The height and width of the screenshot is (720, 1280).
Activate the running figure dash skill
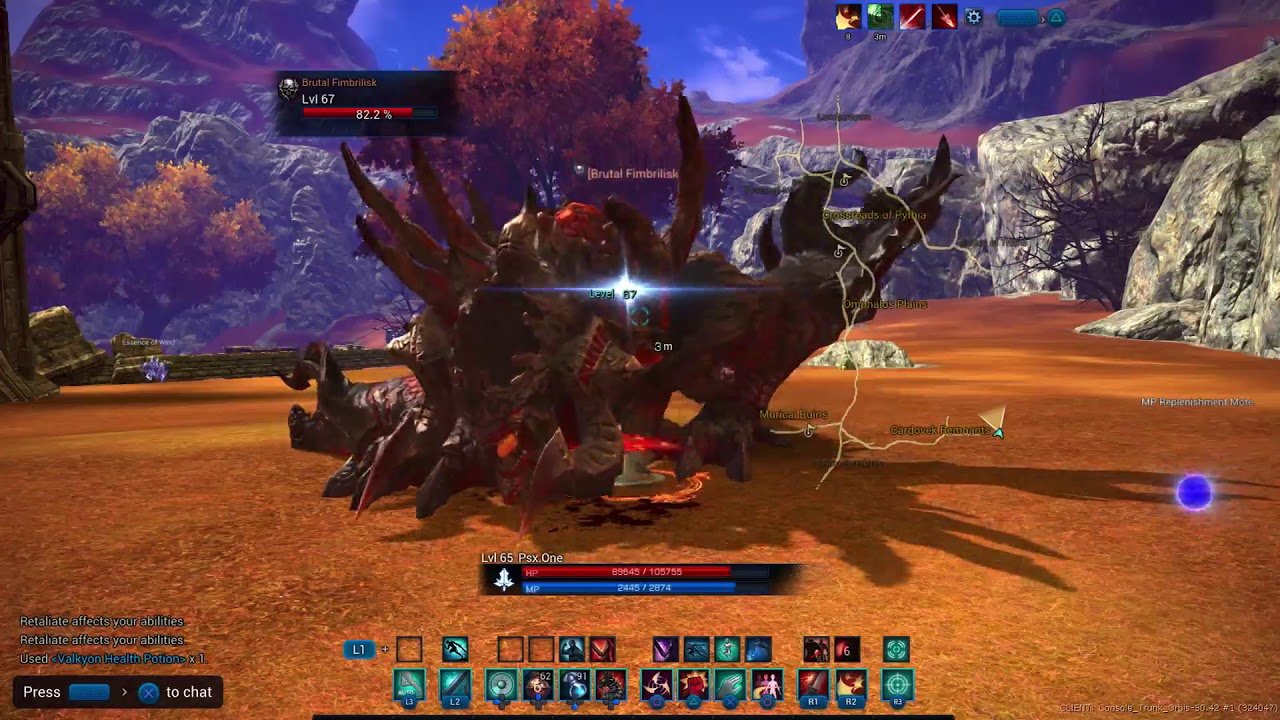455,650
